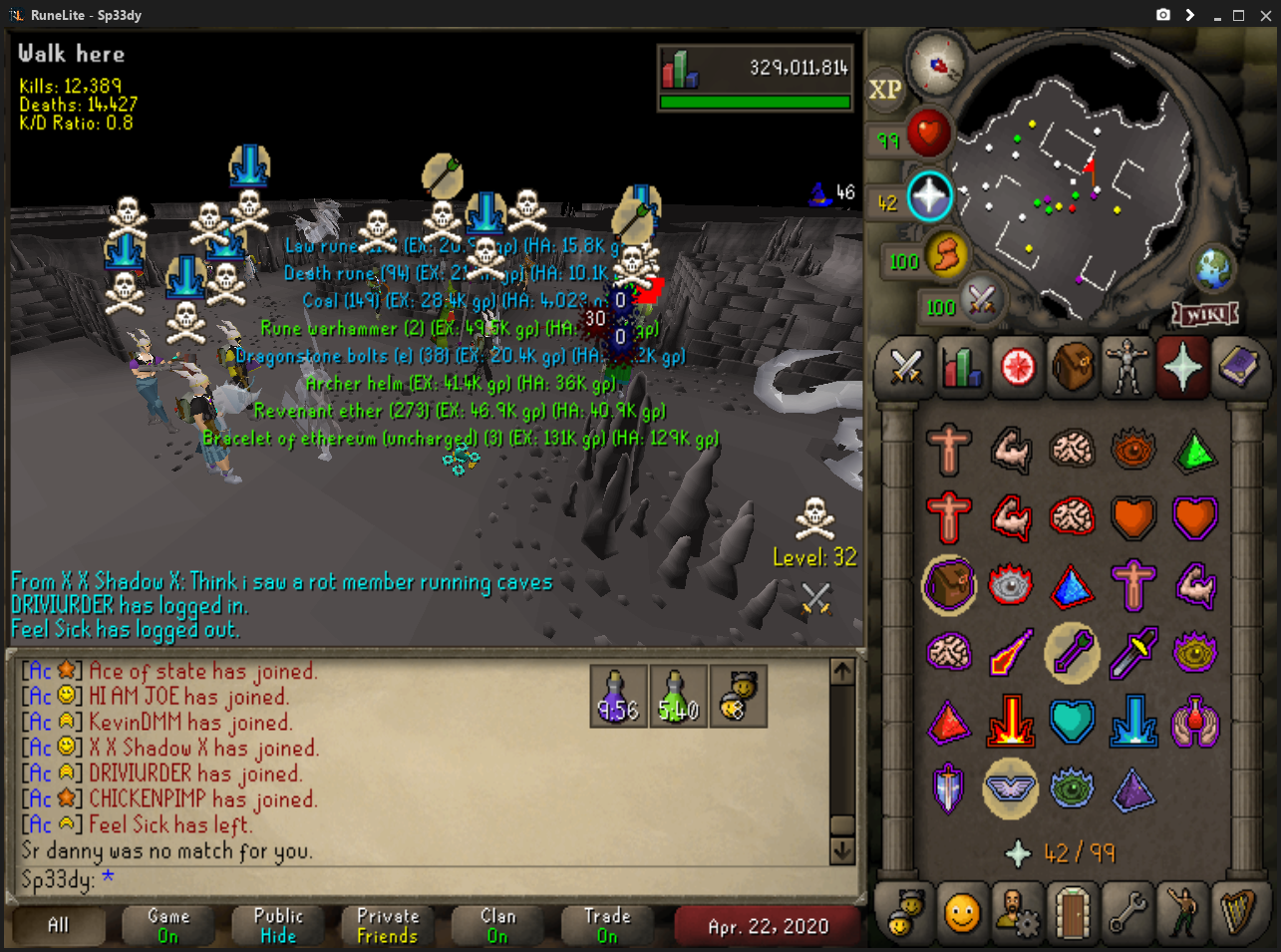Screen dimensions: 1281x952
Task: Activate the Smite prayer
Action: click(1133, 720)
